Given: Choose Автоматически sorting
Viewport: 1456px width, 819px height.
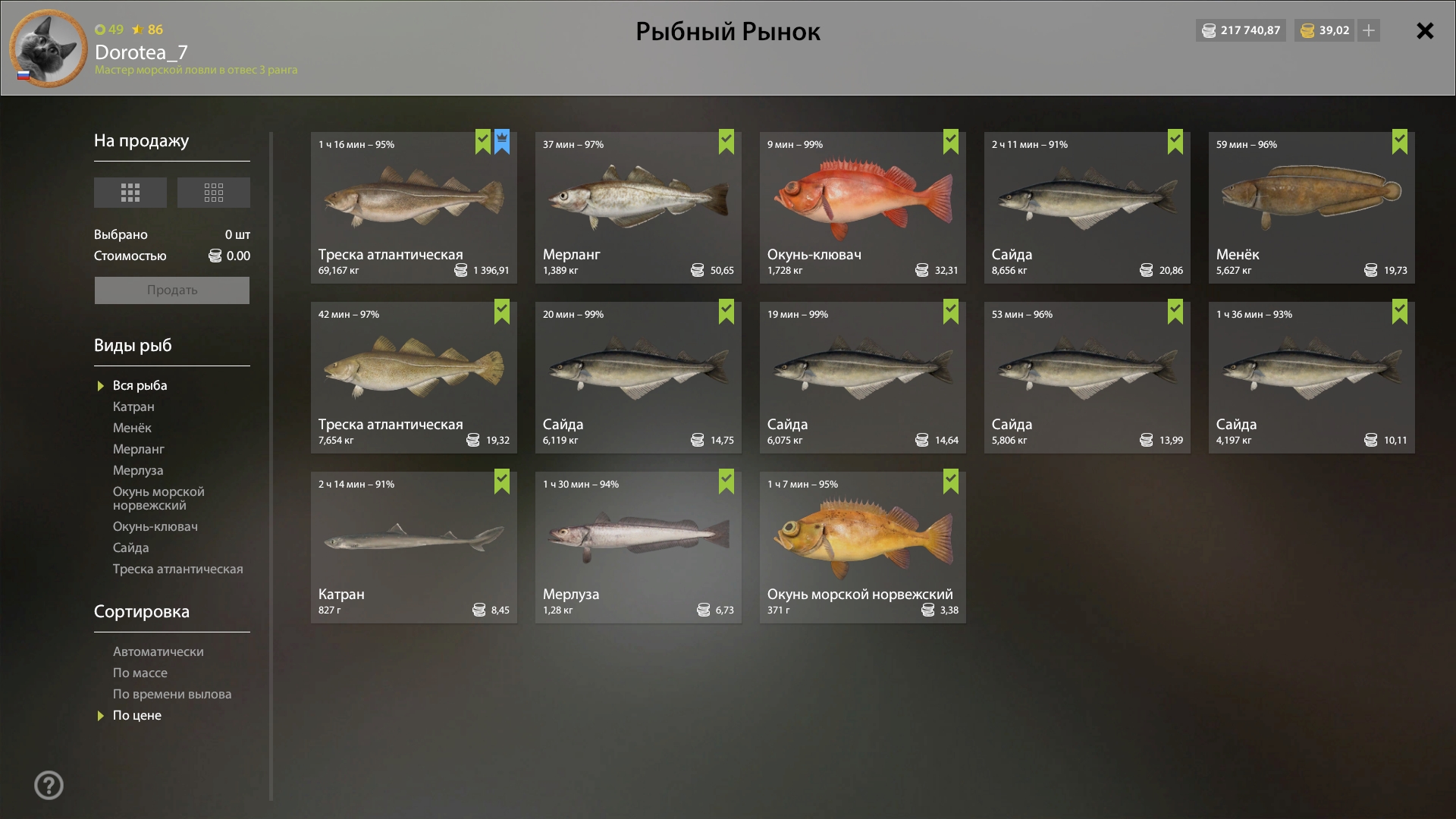Looking at the screenshot, I should pos(158,651).
